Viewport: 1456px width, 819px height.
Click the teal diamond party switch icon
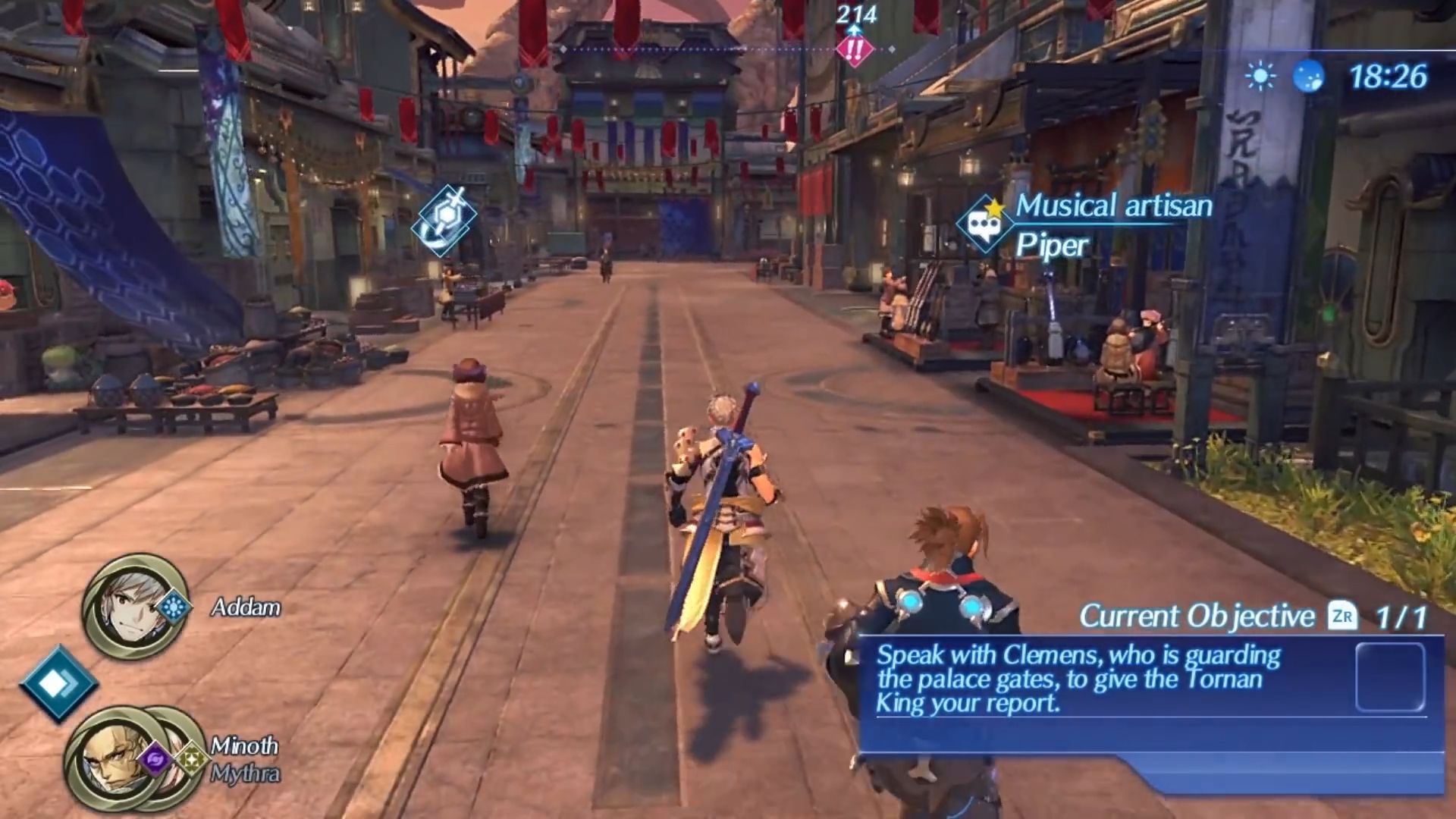58,683
